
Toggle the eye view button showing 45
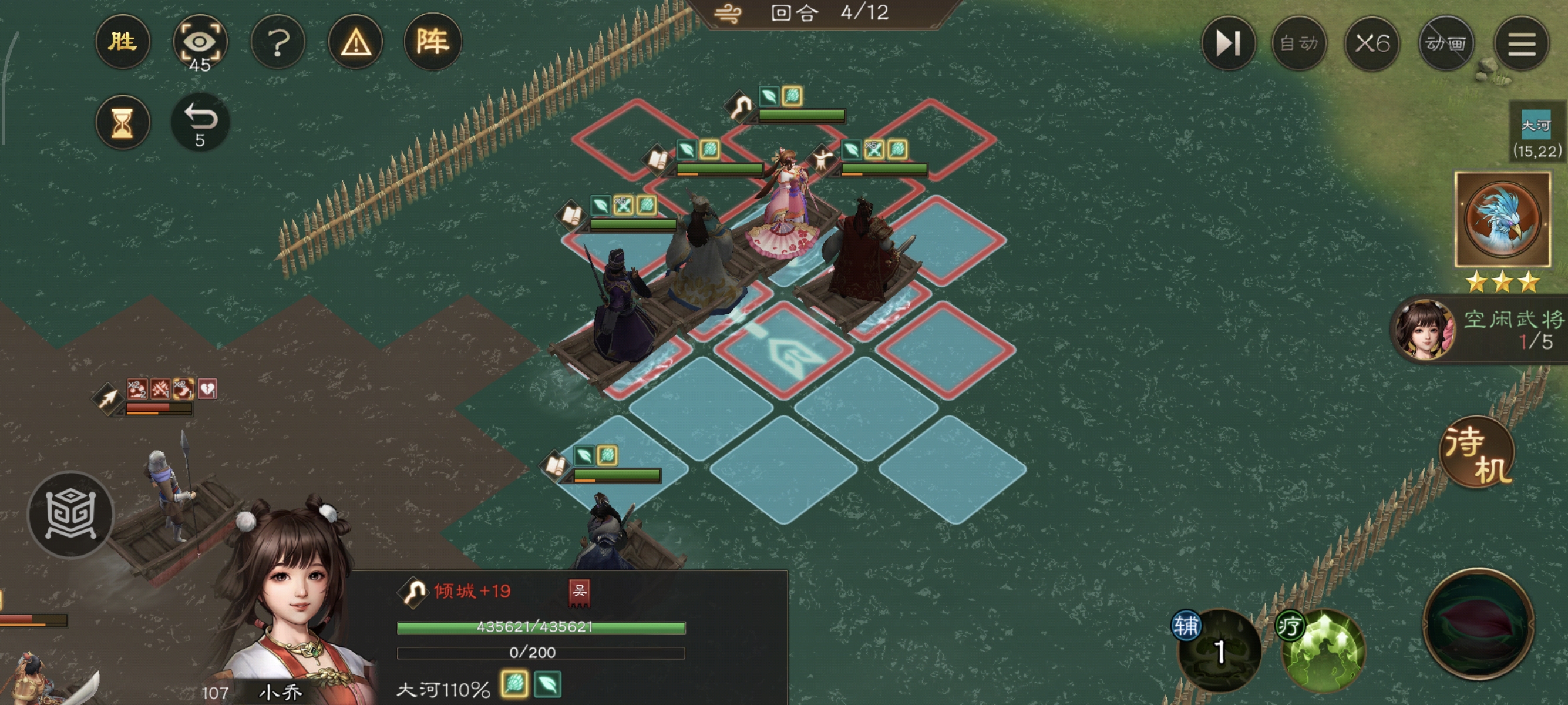(200, 43)
